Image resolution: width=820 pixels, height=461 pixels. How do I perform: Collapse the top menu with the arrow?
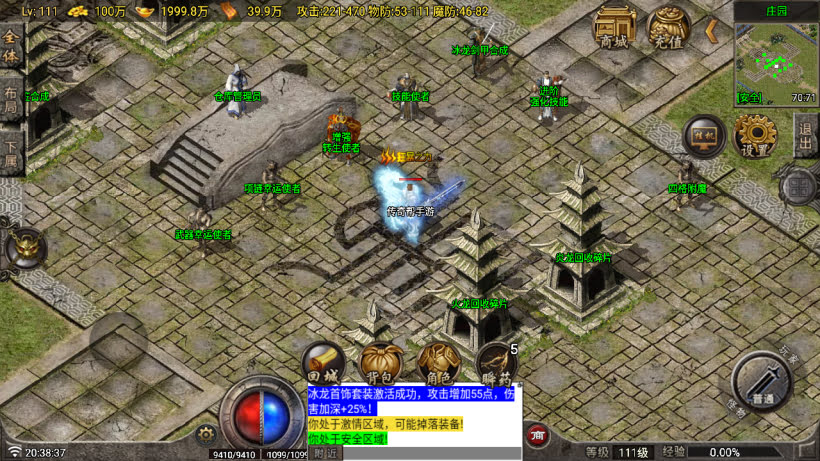(x=712, y=31)
